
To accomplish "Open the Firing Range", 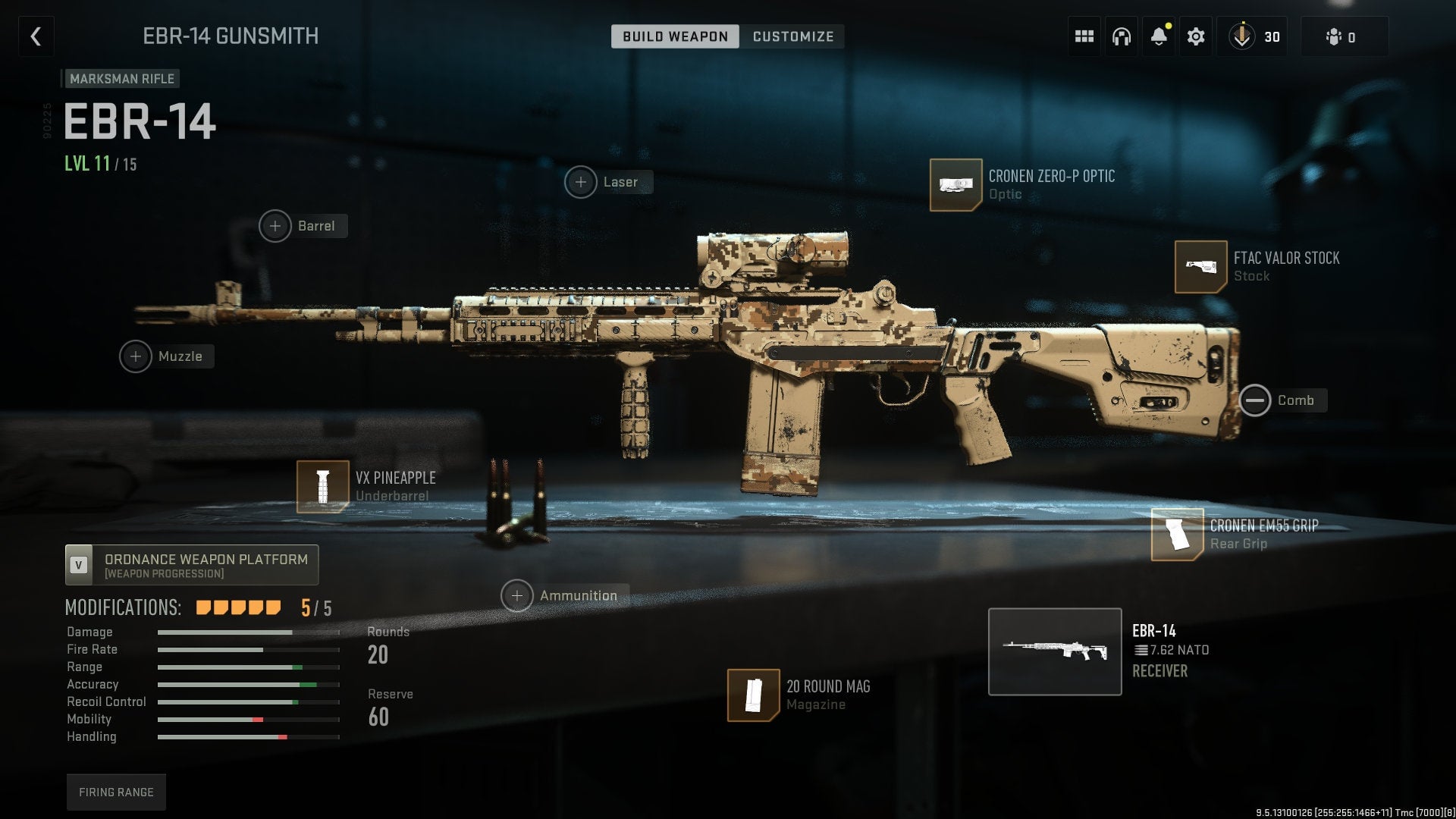I will tap(115, 791).
